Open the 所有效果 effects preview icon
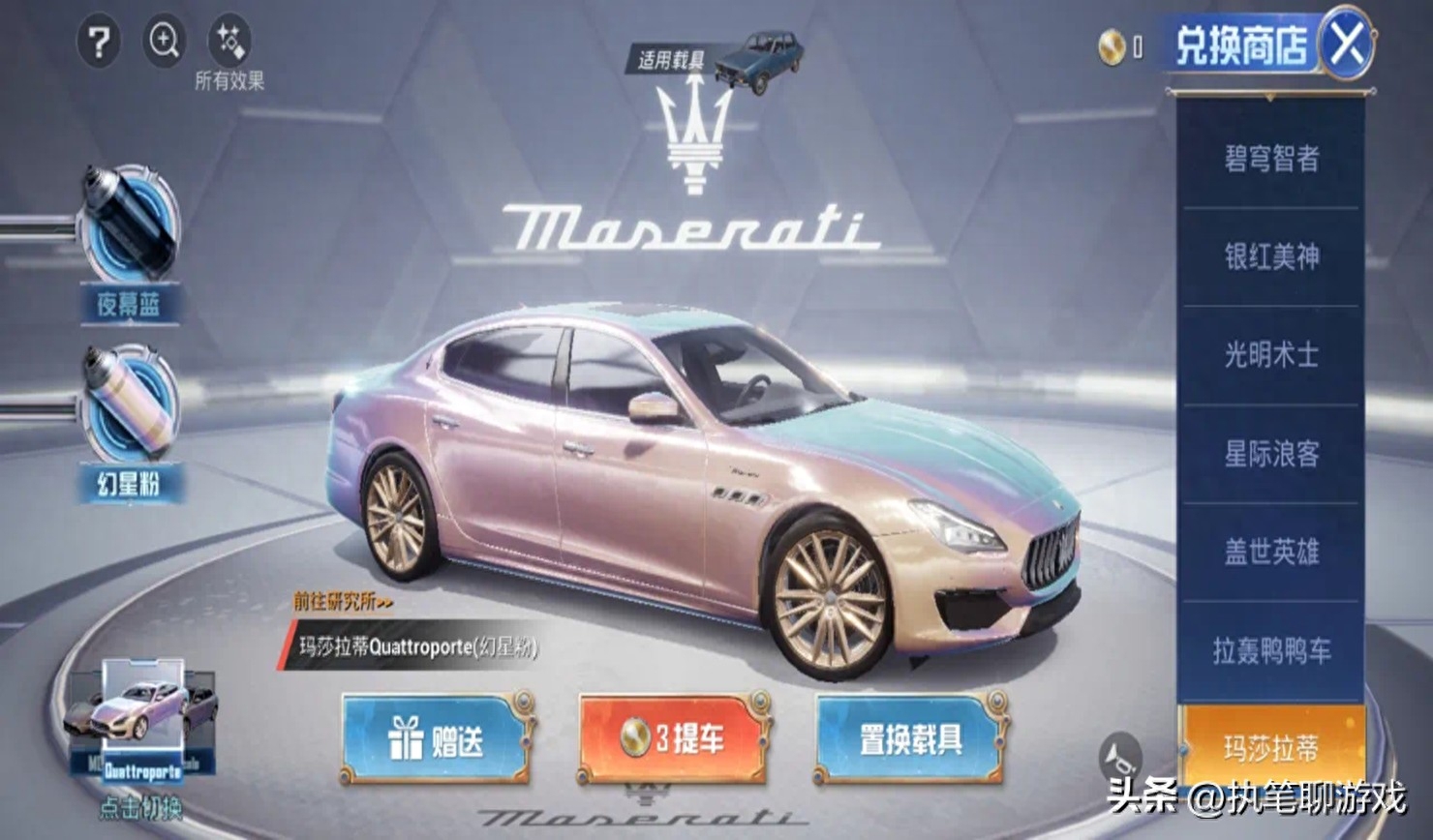 click(x=230, y=40)
